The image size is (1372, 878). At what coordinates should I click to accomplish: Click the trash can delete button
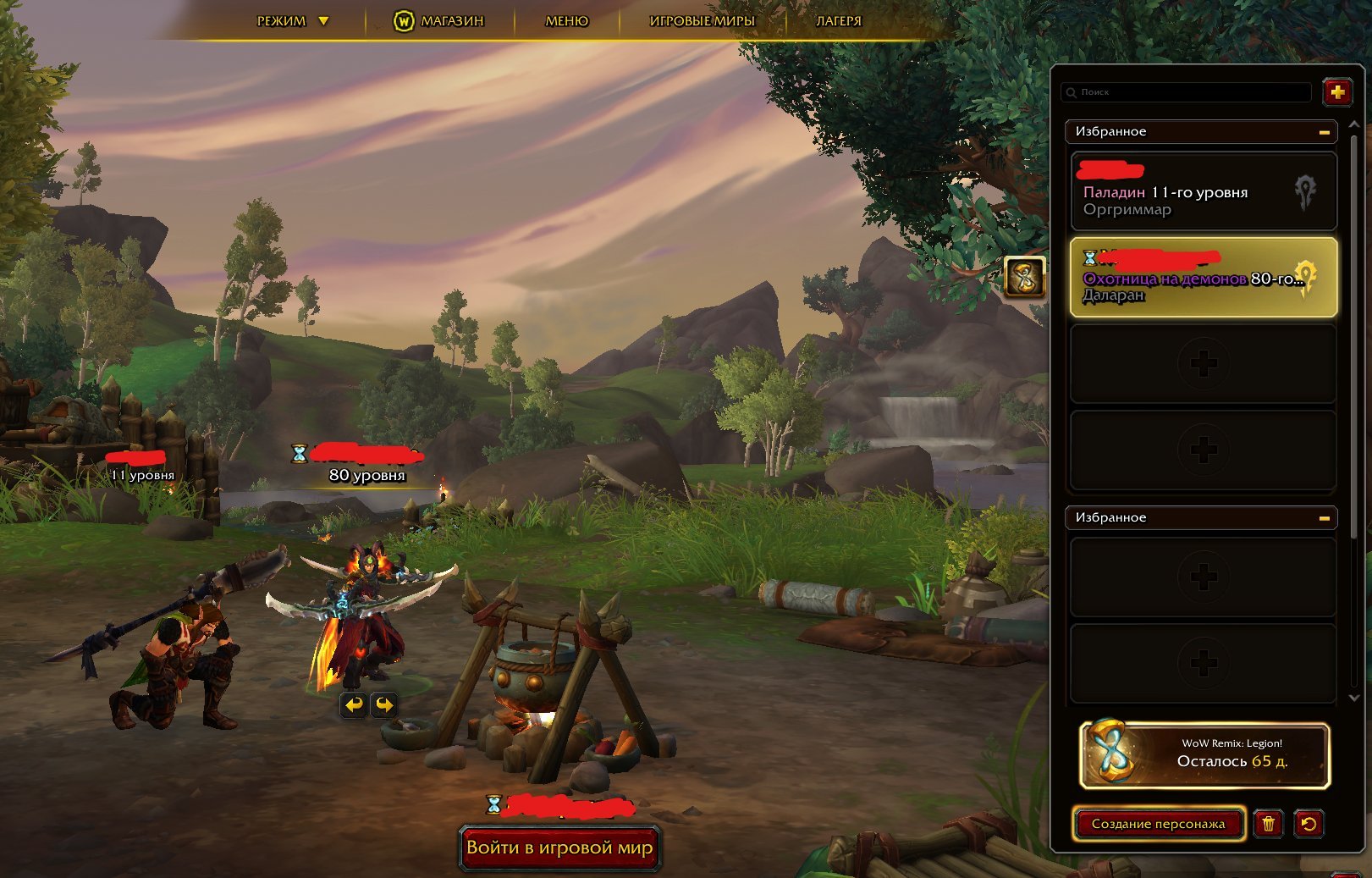coord(1268,824)
